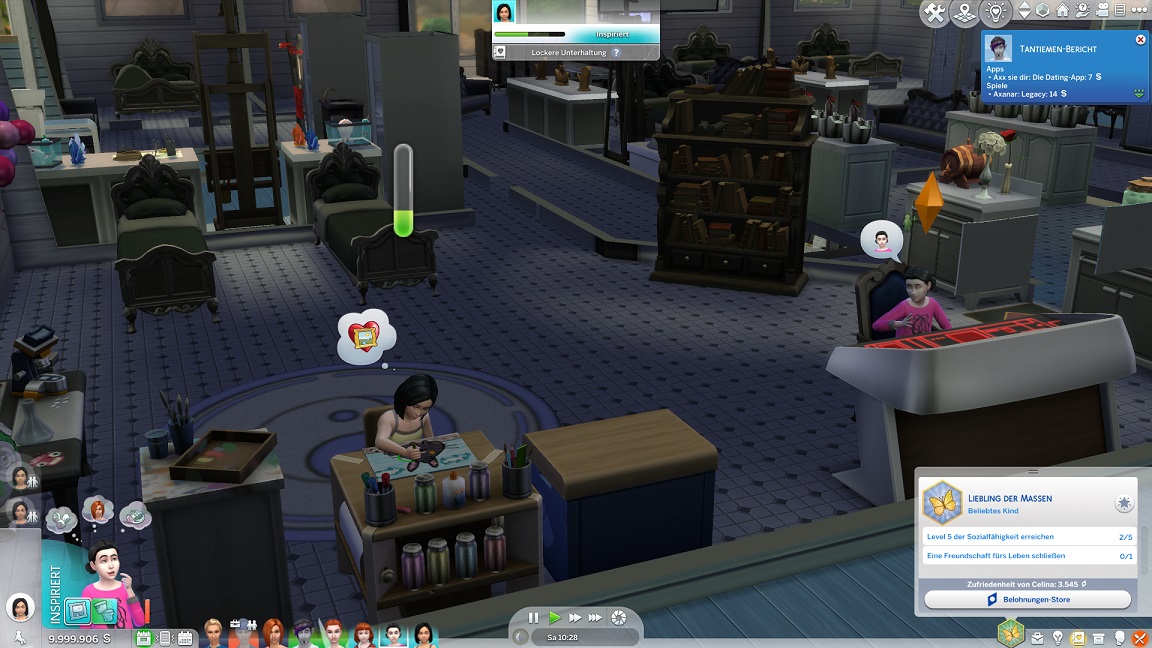Open the skills lightbulb panel
The width and height of the screenshot is (1152, 648).
(1057, 638)
